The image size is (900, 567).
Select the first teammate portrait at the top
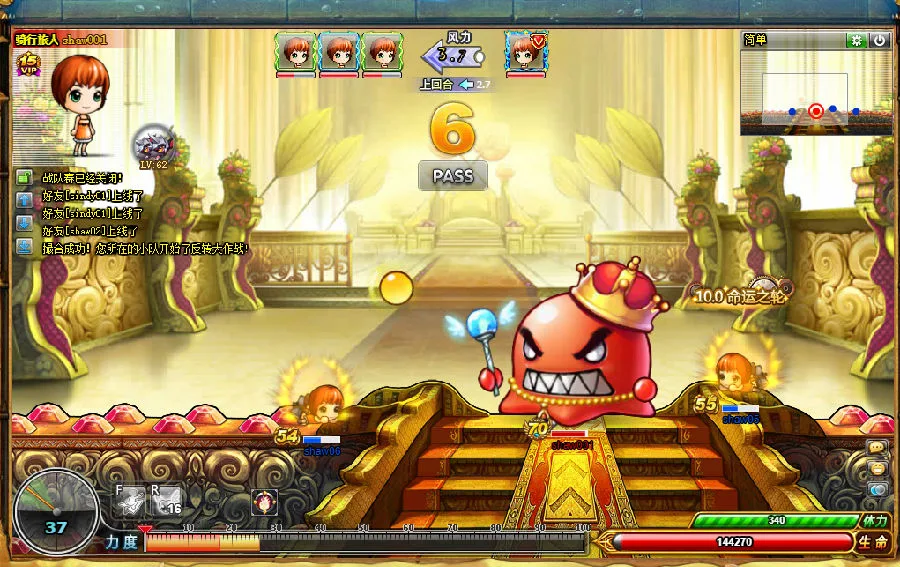coord(296,51)
